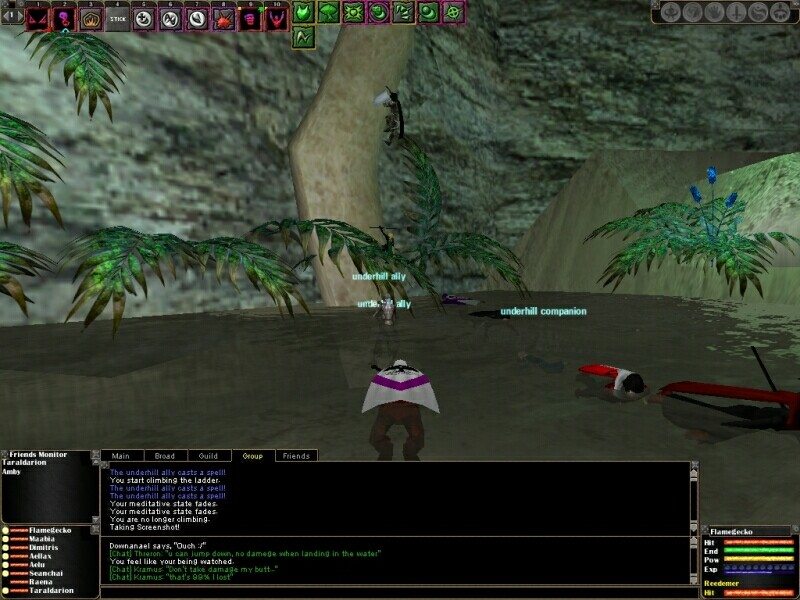Choose Taraldarion at the bottom of group list
The width and height of the screenshot is (800, 600).
50,590
